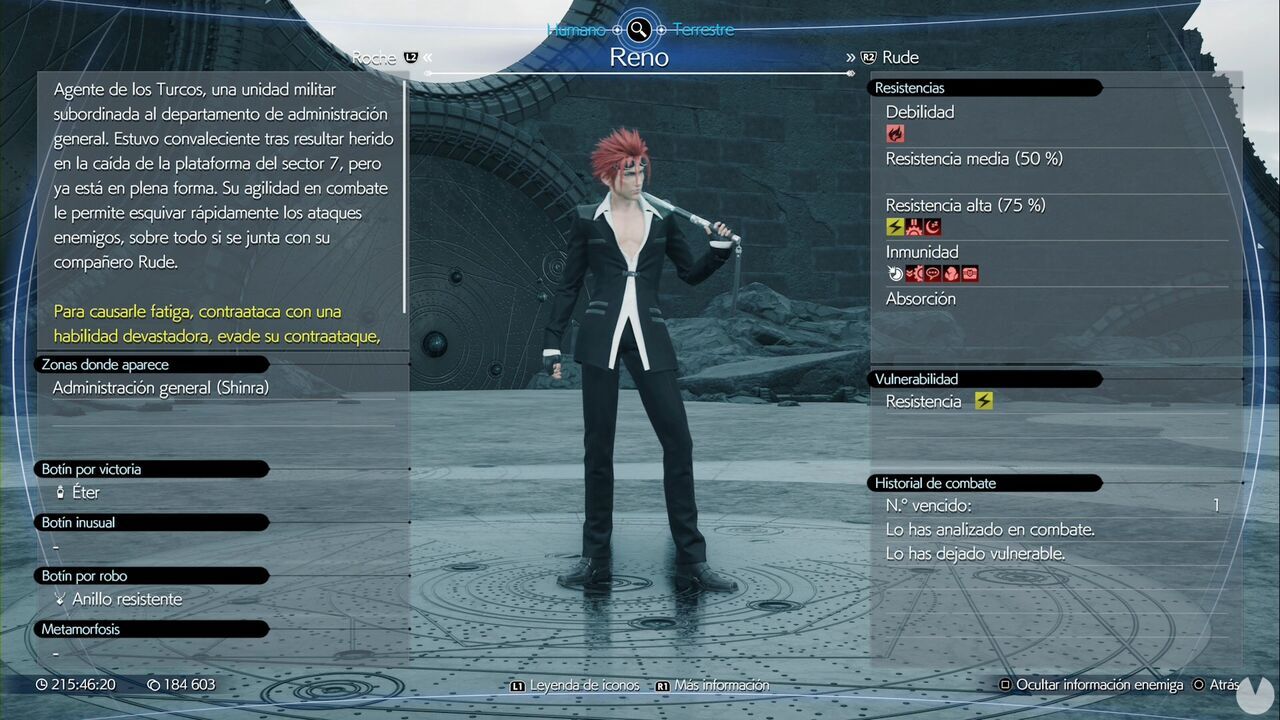Select the fire weakness icon under Debilidad

pyautogui.click(x=894, y=133)
